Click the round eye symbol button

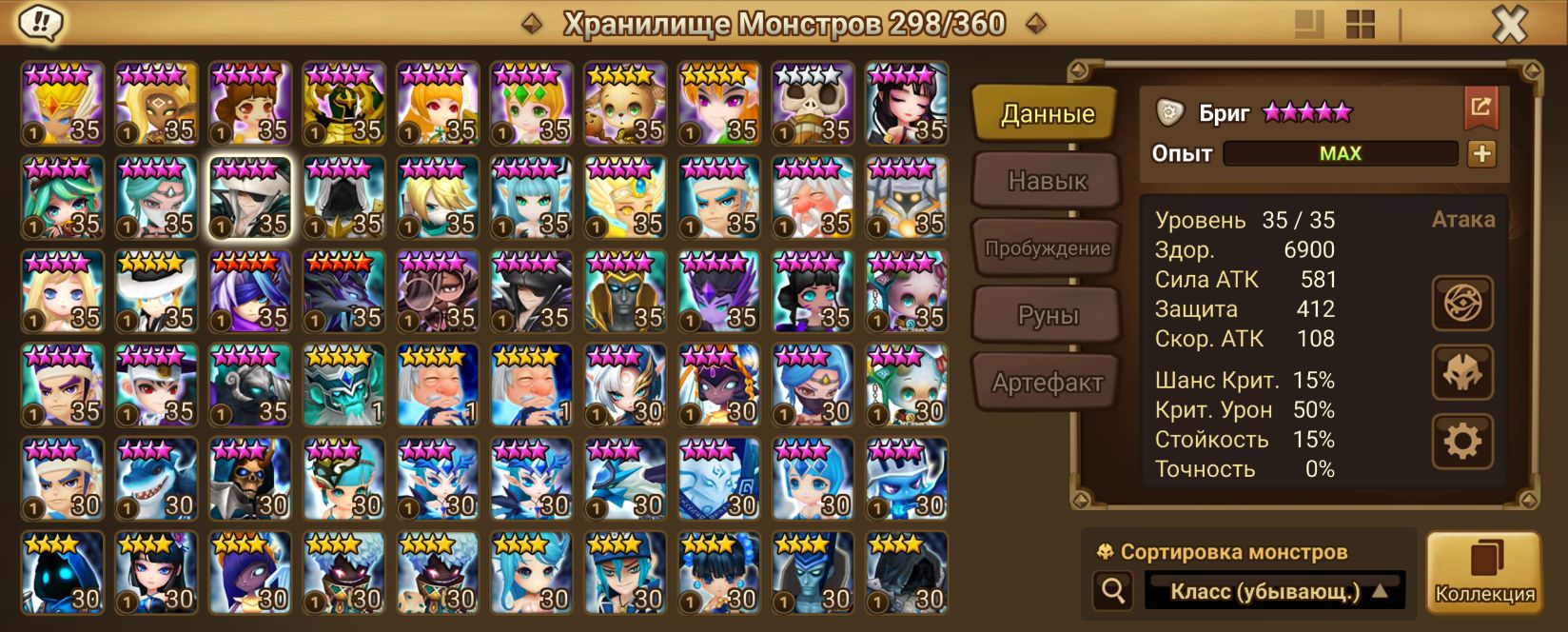[1462, 304]
